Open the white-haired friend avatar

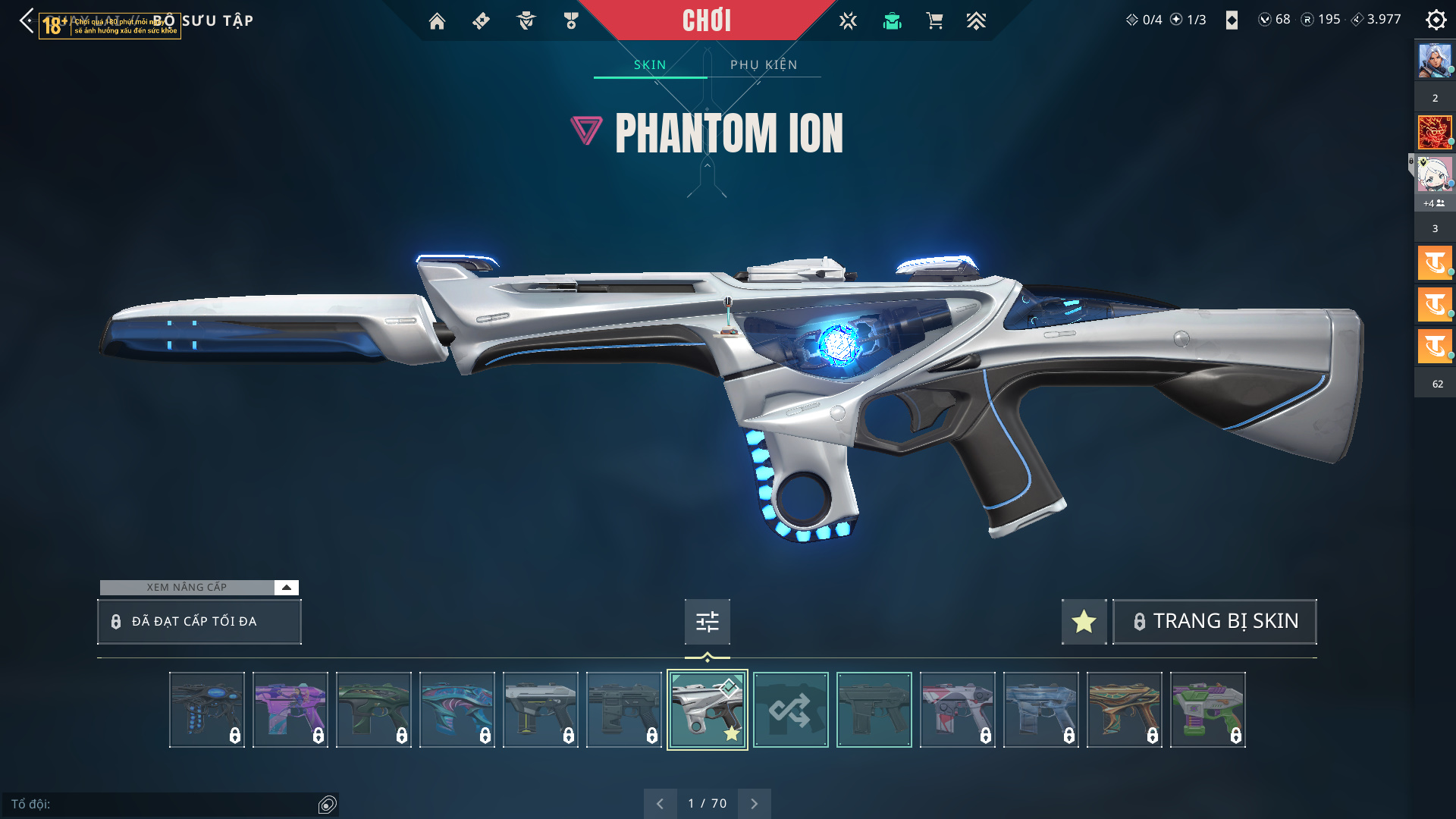coord(1434,175)
